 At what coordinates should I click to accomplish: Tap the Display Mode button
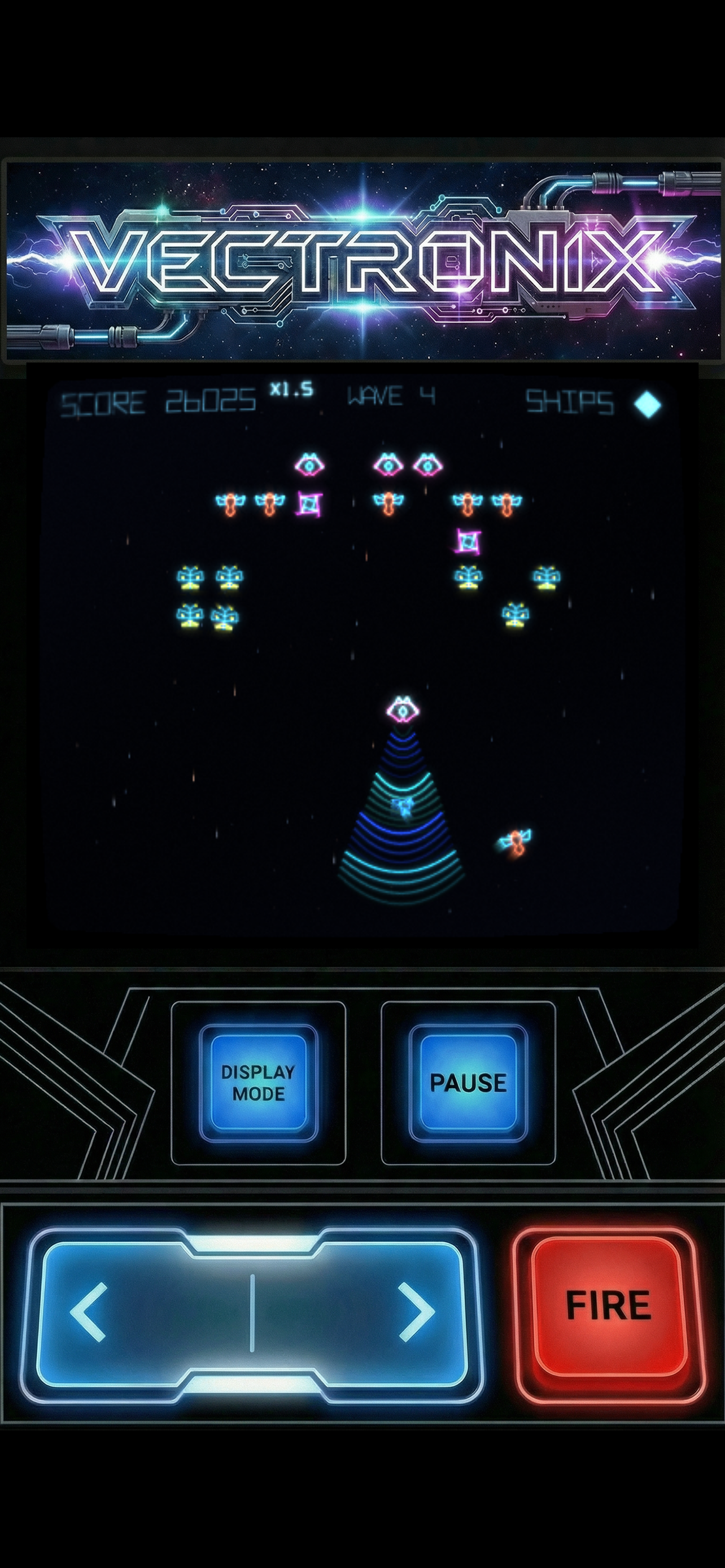258,1083
